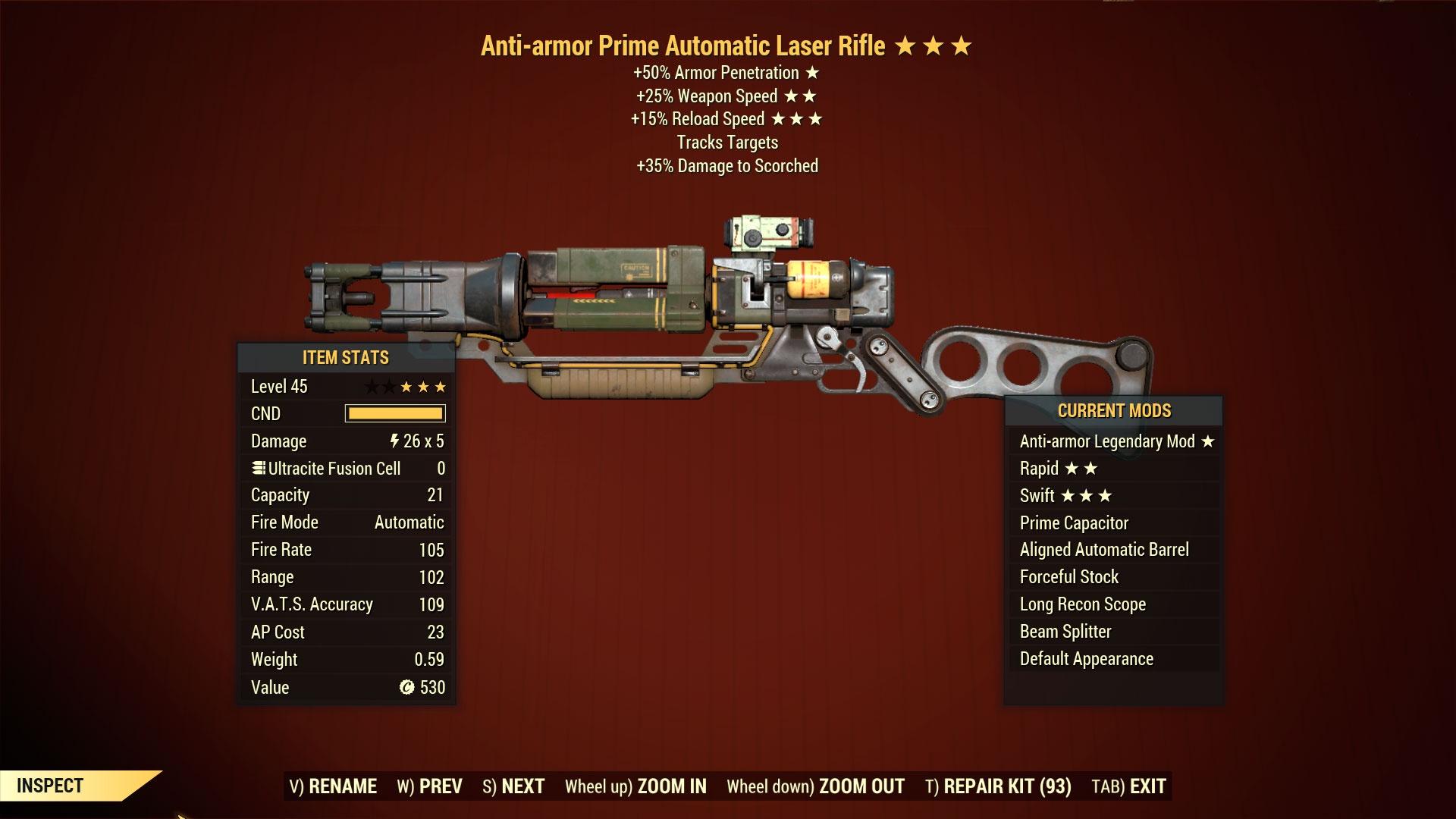Exit the inspect screen

click(1128, 786)
